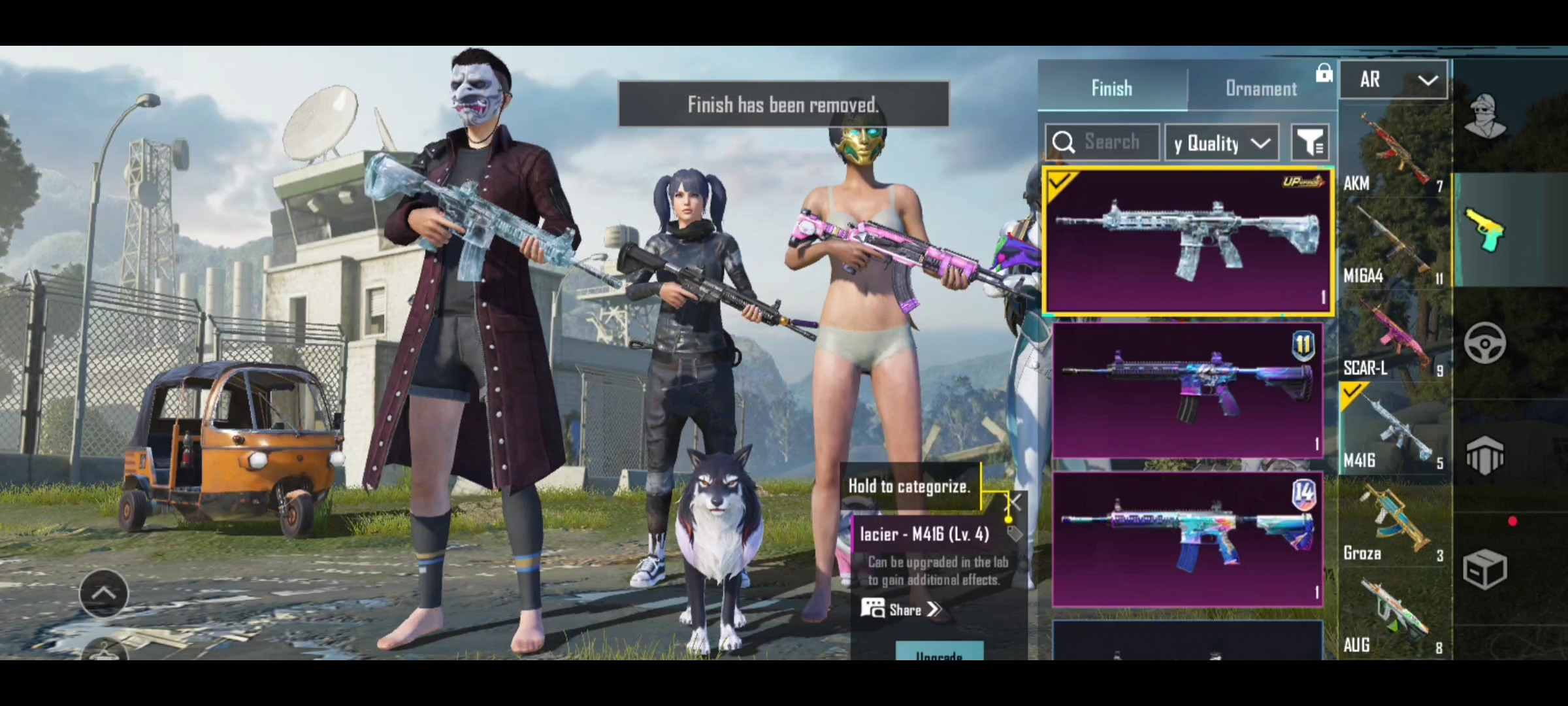Close the Glacier M416 info popup

click(x=1015, y=502)
